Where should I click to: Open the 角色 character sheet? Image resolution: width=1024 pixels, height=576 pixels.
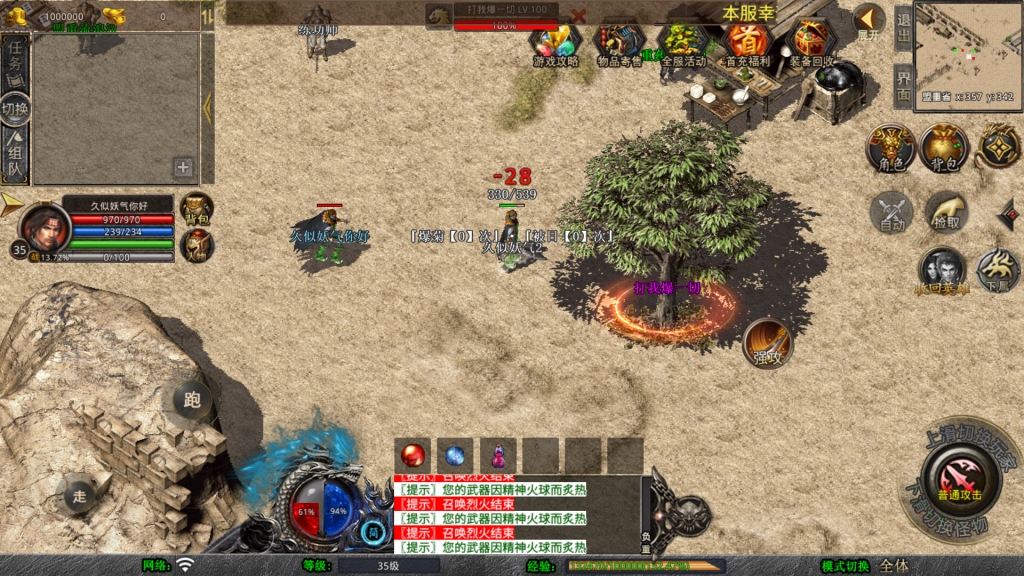891,148
